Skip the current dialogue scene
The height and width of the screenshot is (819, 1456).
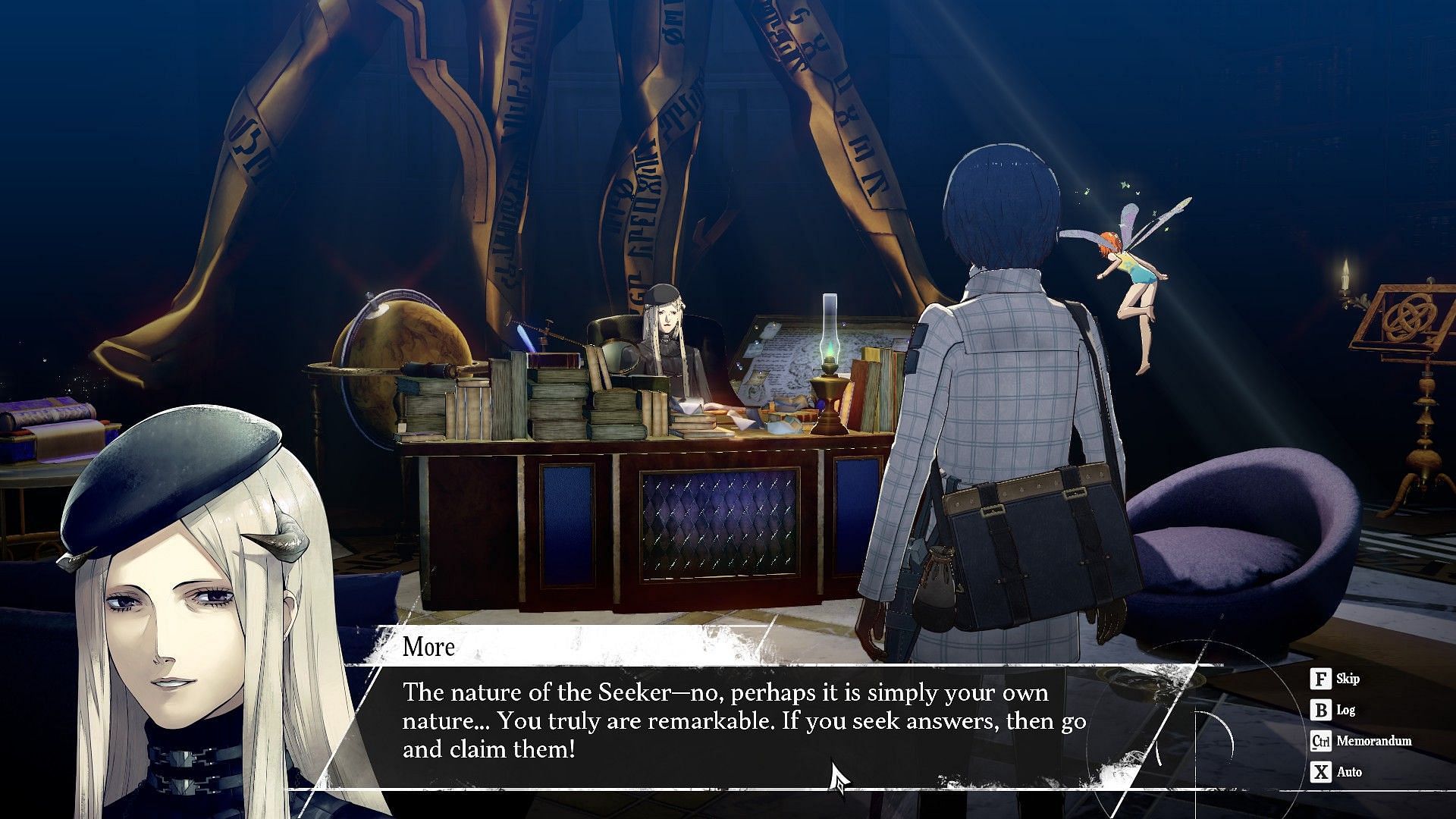coord(1334,679)
